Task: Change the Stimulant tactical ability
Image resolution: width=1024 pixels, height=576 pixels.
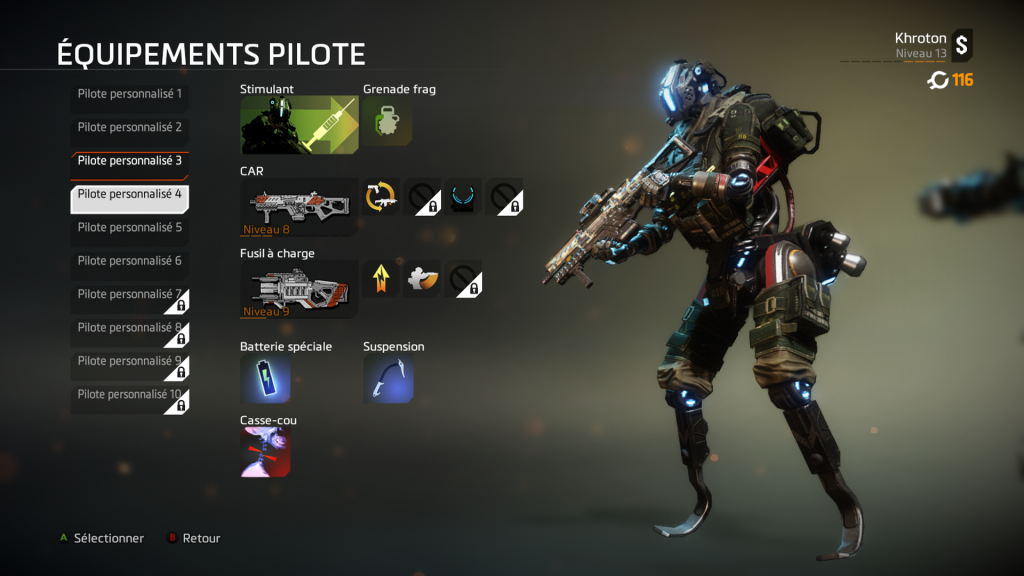Action: point(299,125)
